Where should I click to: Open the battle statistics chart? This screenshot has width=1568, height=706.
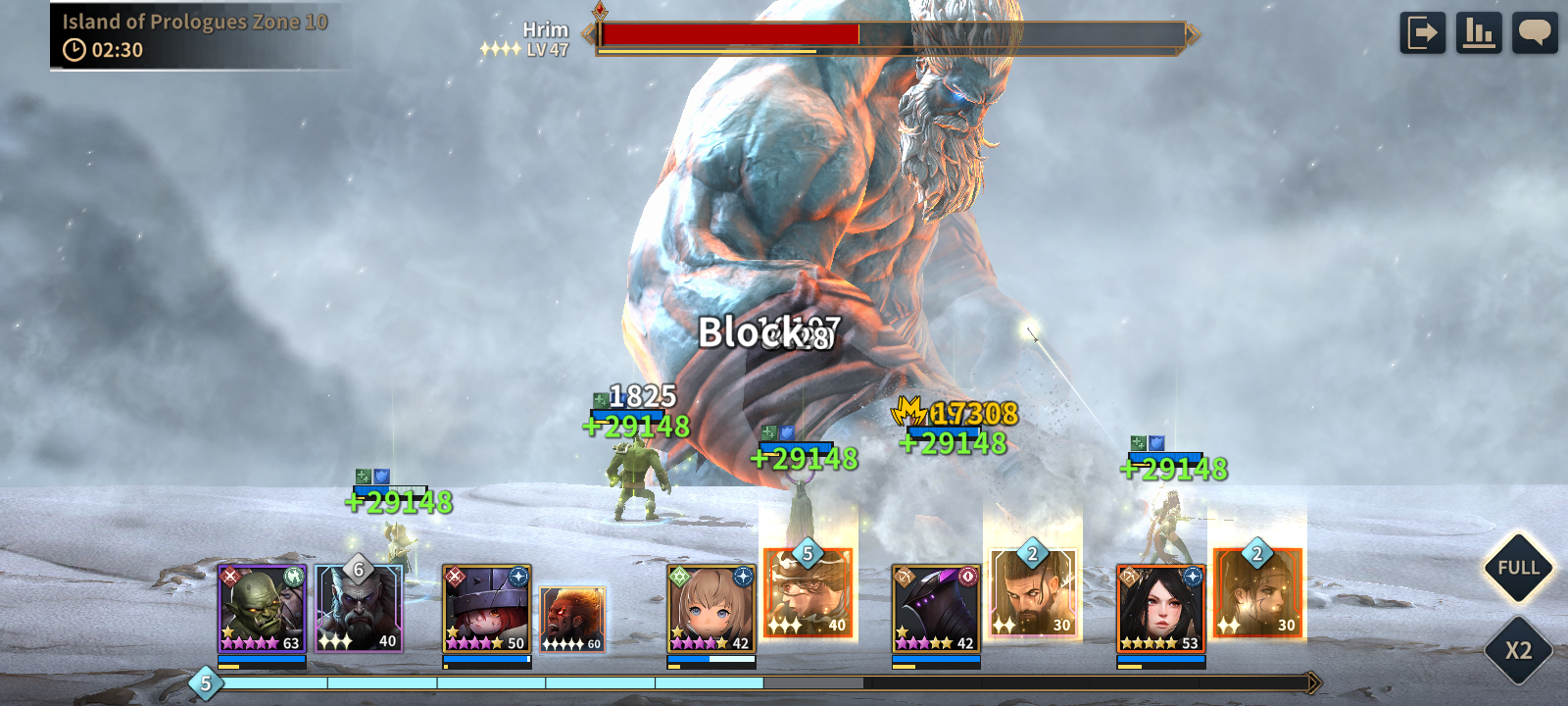coord(1479,32)
